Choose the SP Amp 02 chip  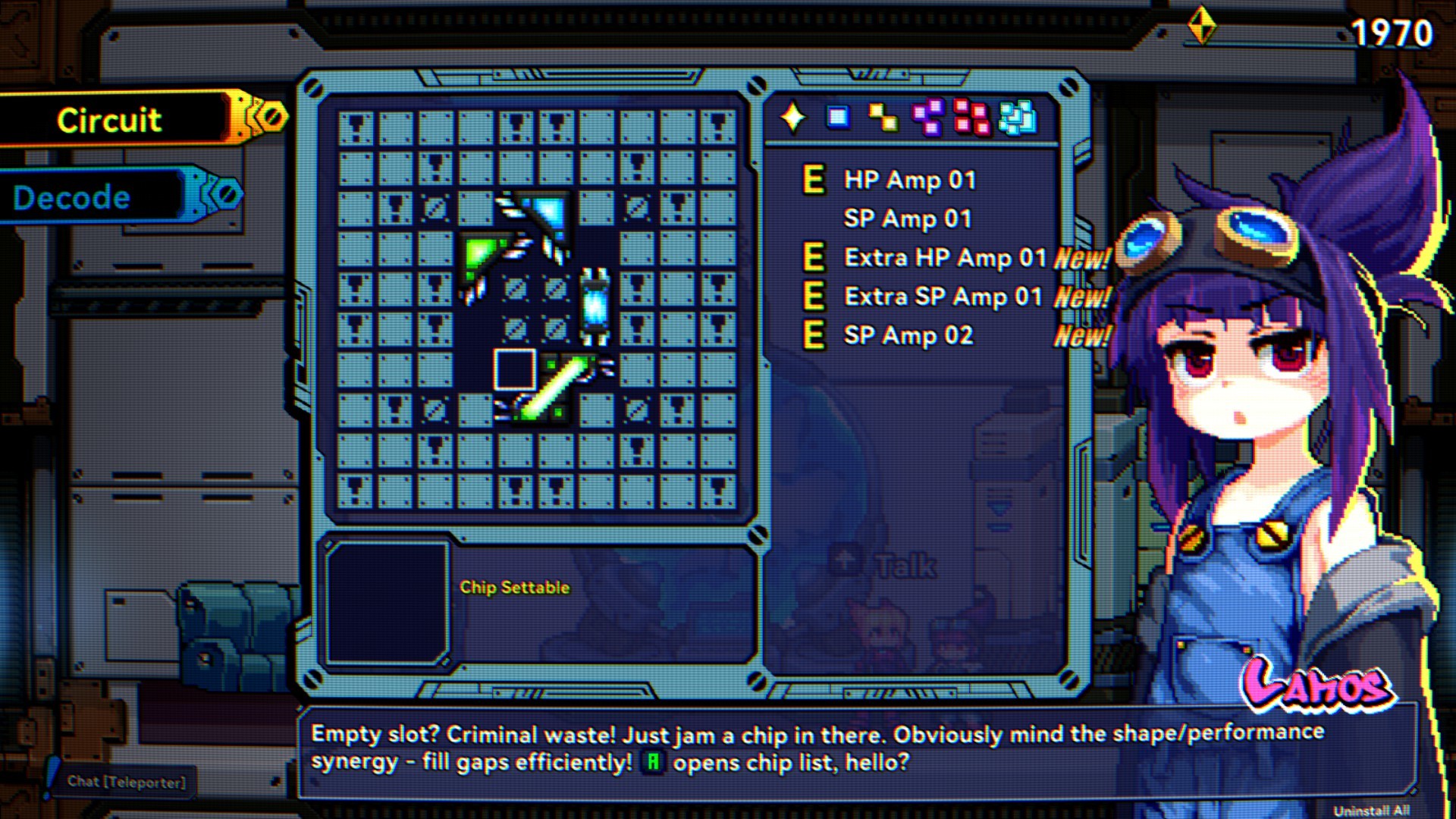908,335
